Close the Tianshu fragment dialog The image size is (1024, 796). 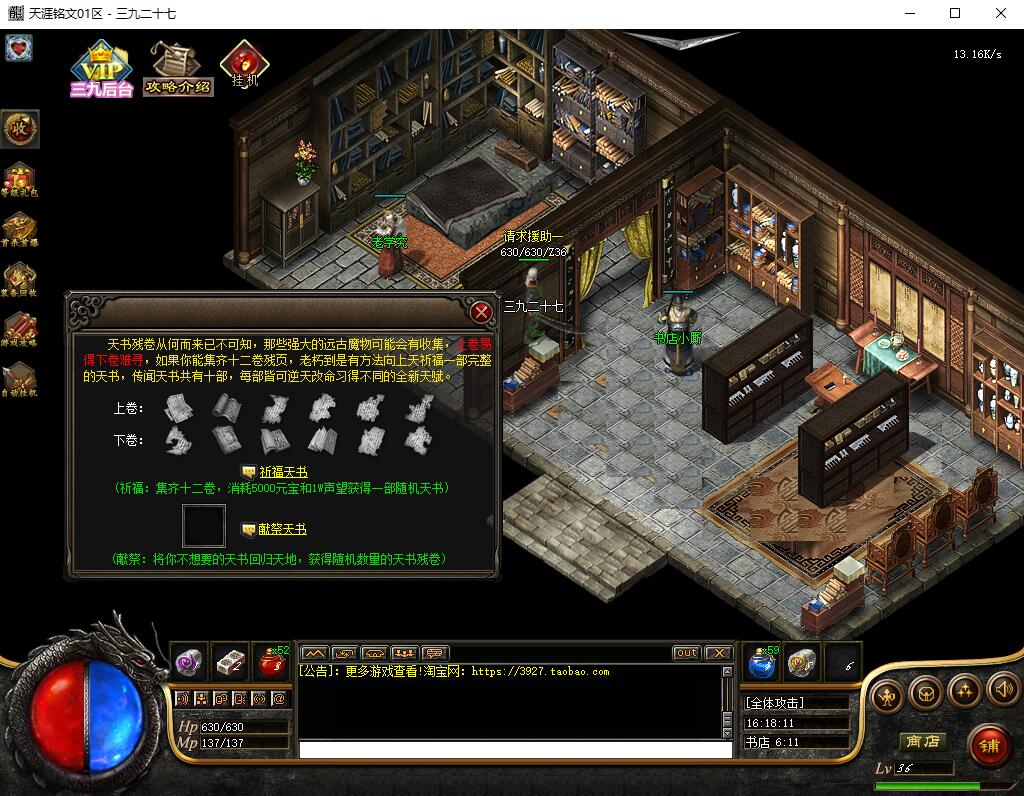(482, 312)
